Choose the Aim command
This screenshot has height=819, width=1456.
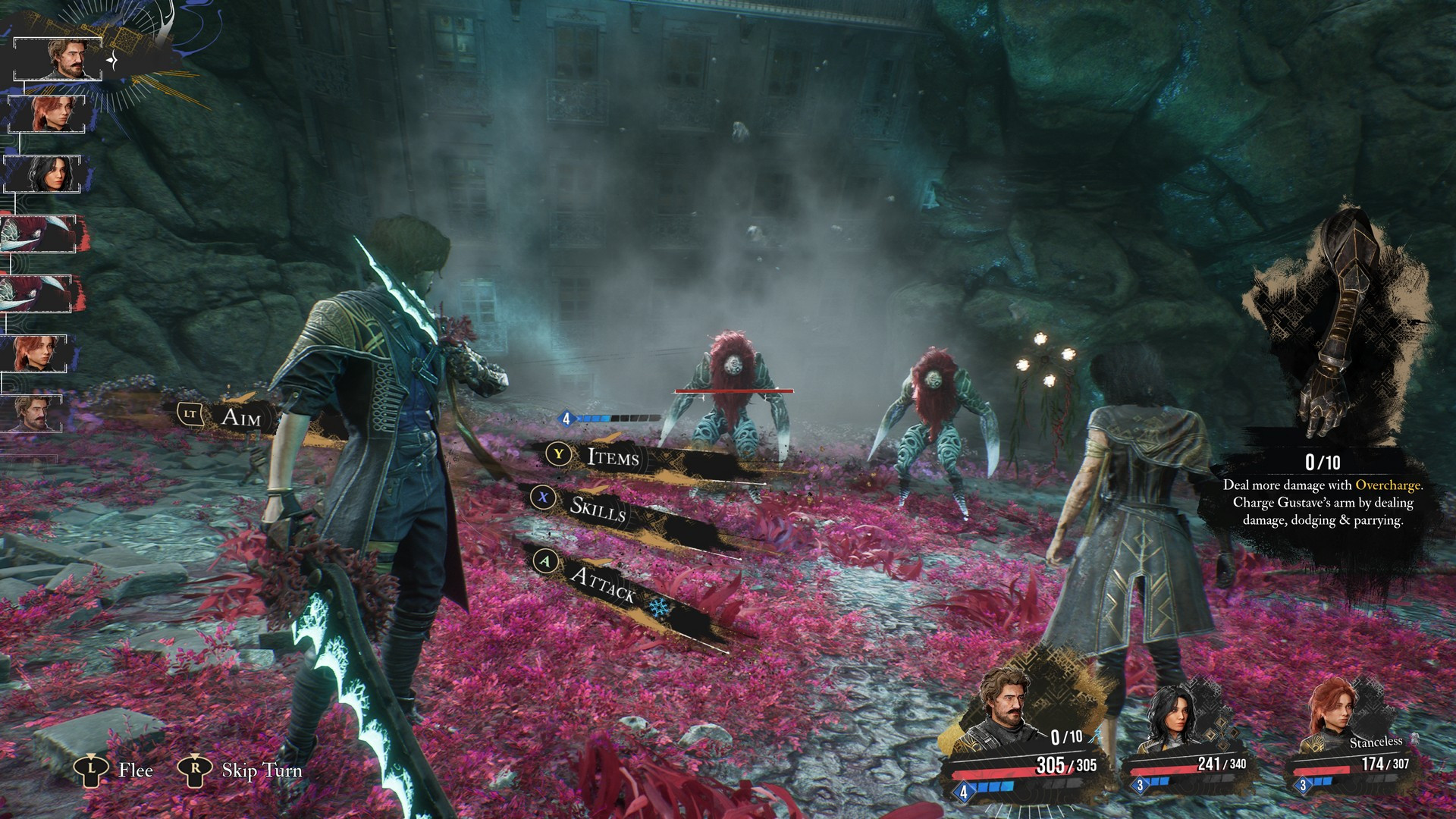[x=240, y=416]
